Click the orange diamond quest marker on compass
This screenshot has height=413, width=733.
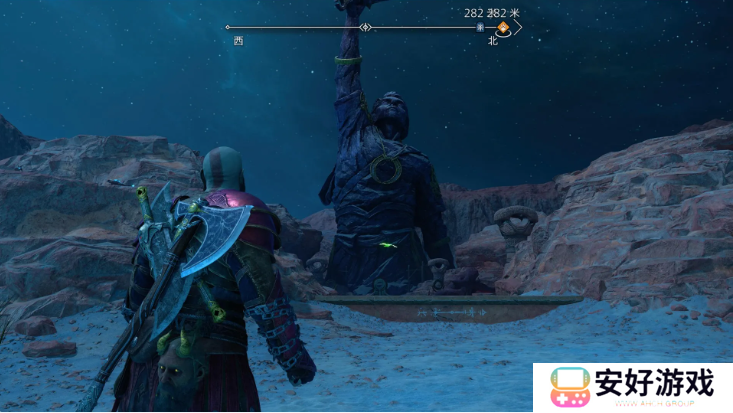point(503,27)
